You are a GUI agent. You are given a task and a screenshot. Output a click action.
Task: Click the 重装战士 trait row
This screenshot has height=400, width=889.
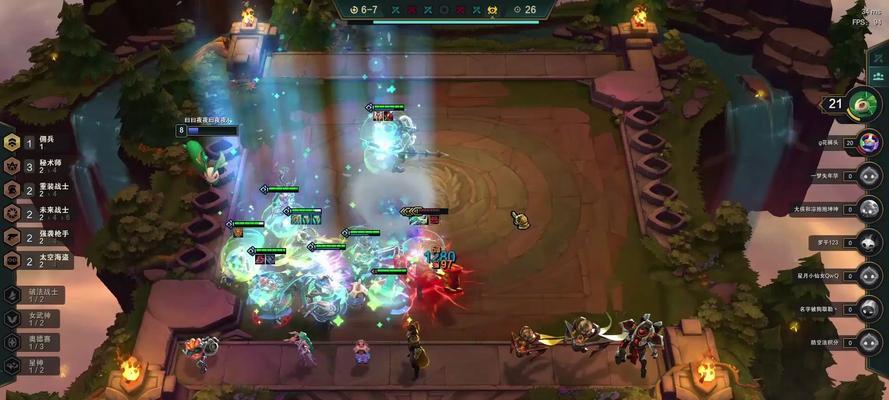30,190
